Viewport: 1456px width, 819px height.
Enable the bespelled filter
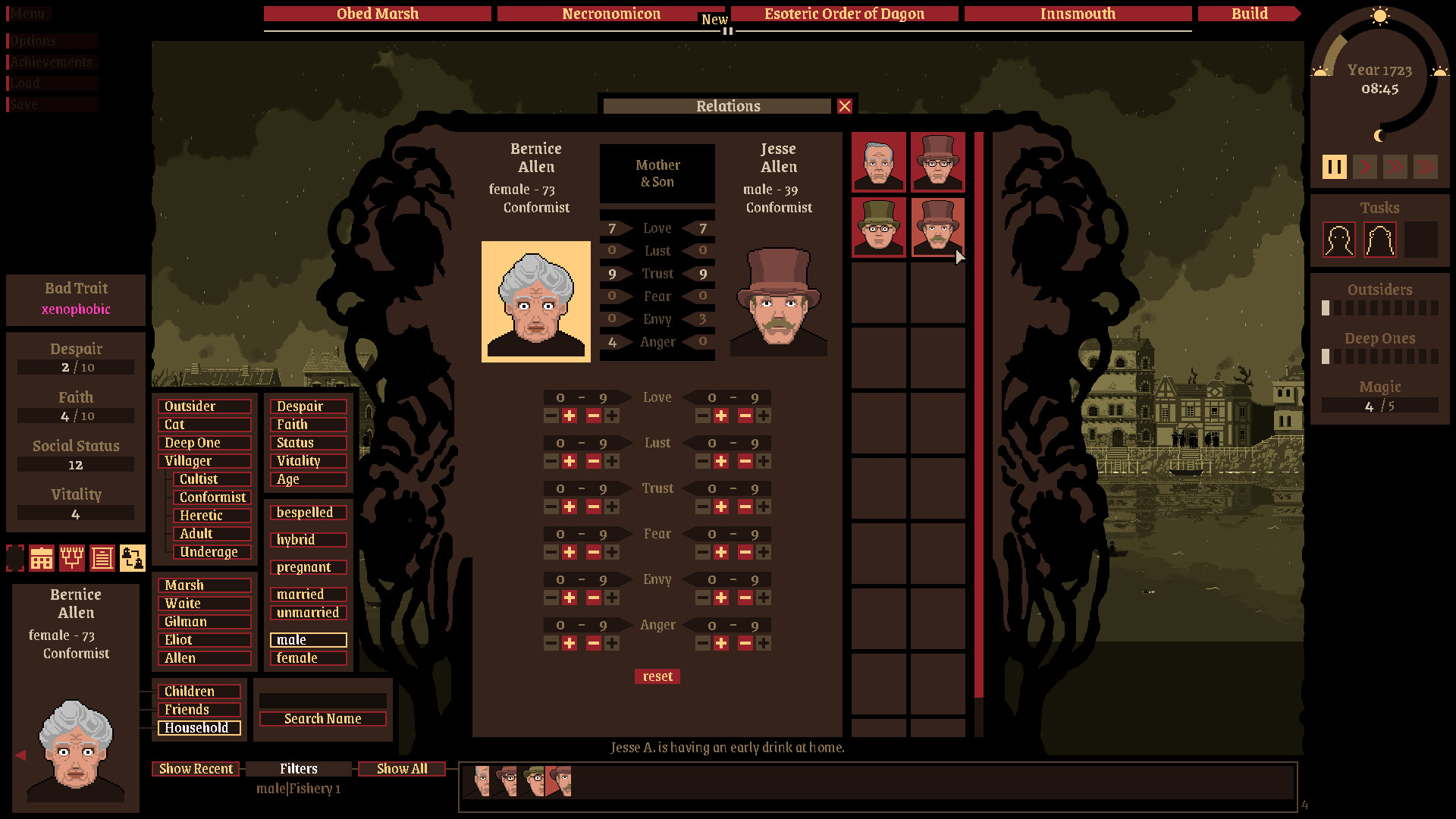pos(307,513)
